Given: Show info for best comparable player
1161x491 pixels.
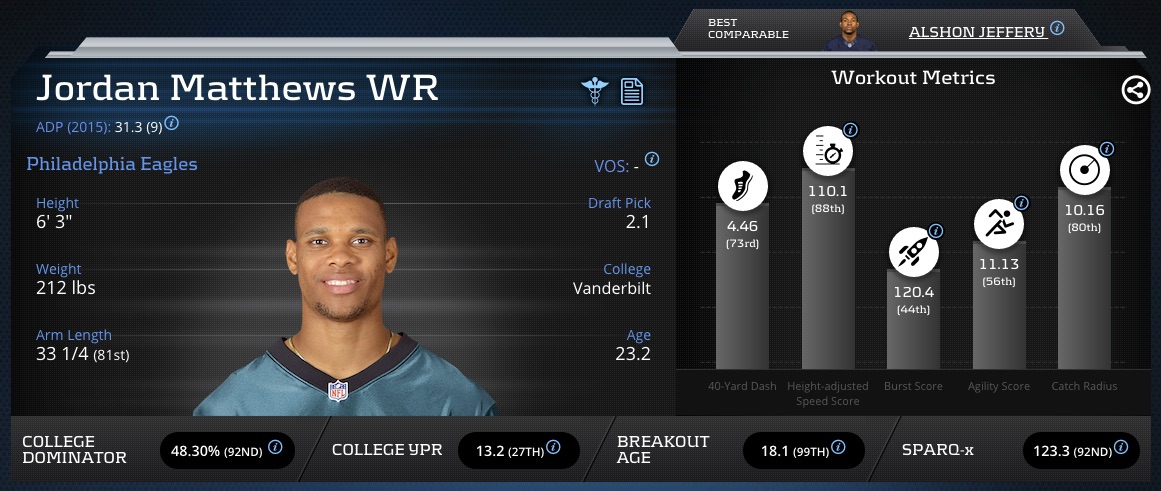Looking at the screenshot, I should (x=1057, y=28).
